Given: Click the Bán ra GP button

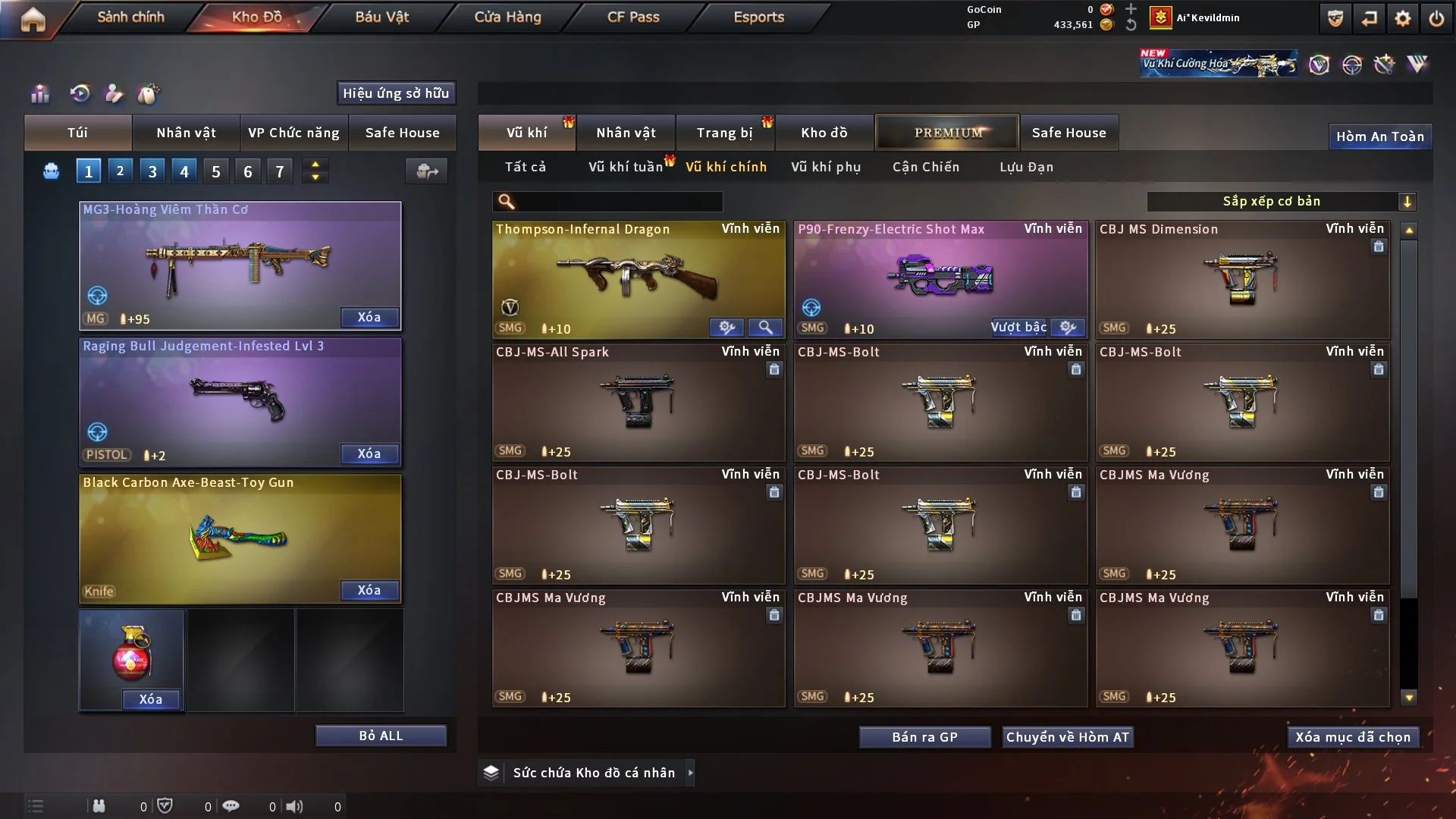Looking at the screenshot, I should tap(924, 737).
